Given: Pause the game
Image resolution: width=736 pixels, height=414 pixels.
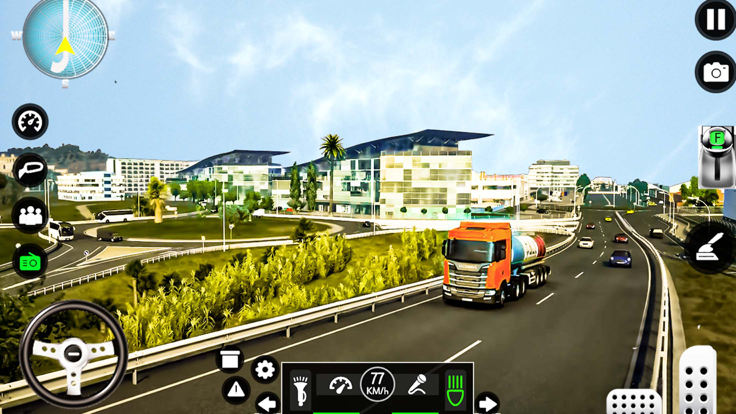Looking at the screenshot, I should click(x=715, y=20).
